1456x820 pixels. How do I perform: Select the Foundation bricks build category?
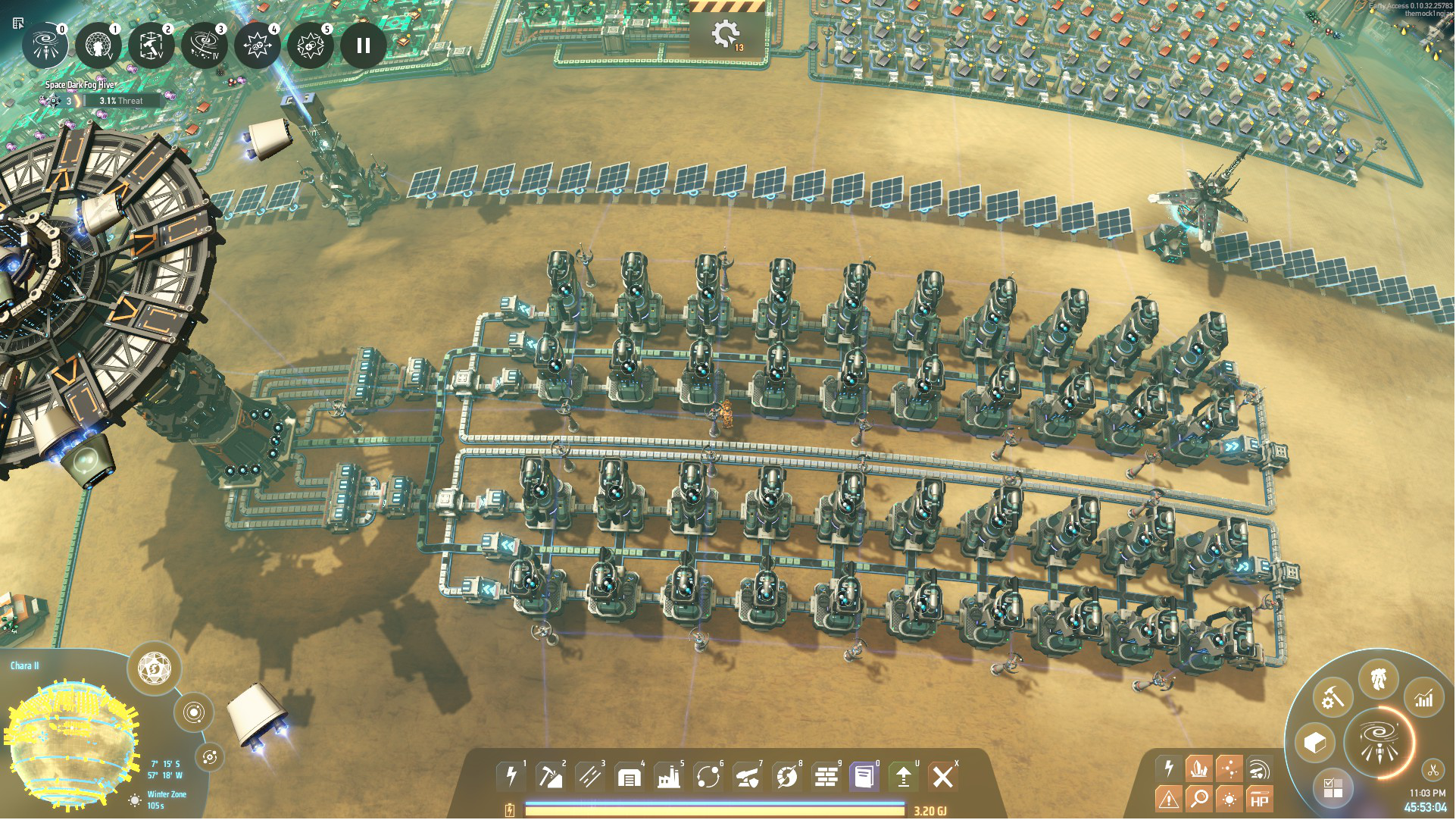[x=826, y=776]
